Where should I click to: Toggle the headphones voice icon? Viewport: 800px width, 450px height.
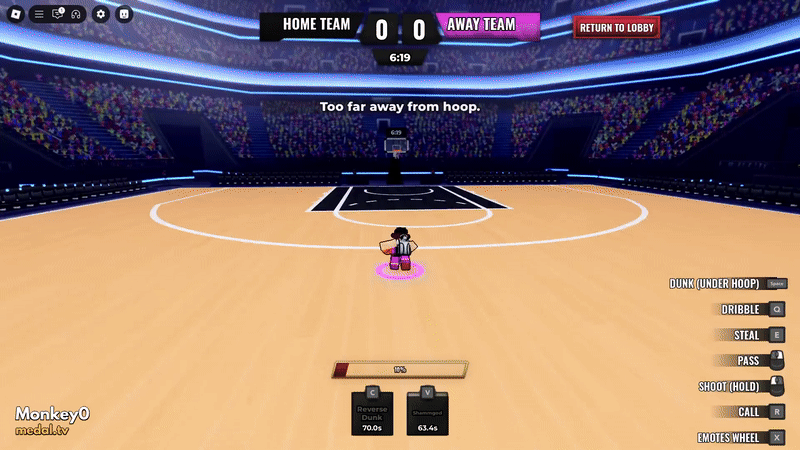tap(75, 14)
